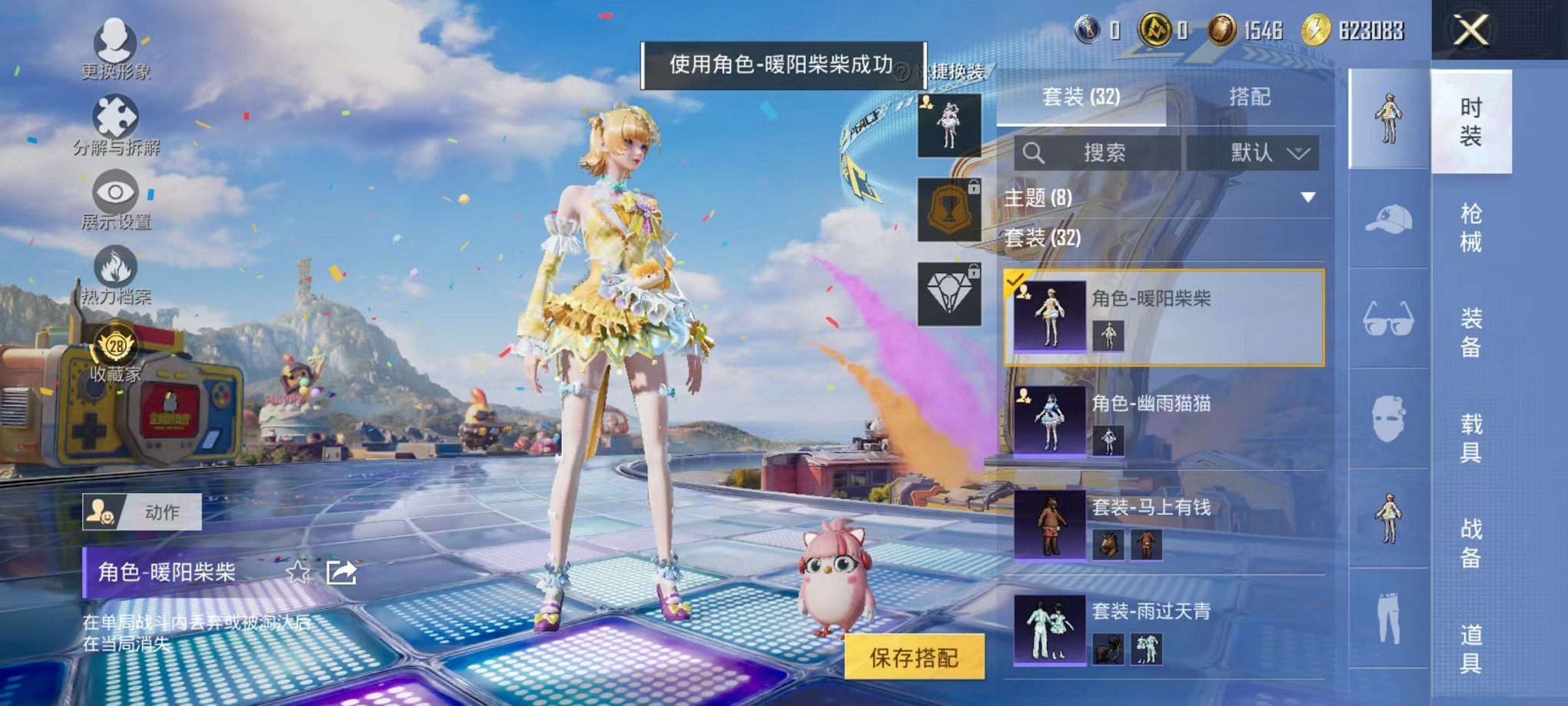This screenshot has width=1568, height=706.
Task: Open the 动作 actions panel
Action: pos(142,511)
